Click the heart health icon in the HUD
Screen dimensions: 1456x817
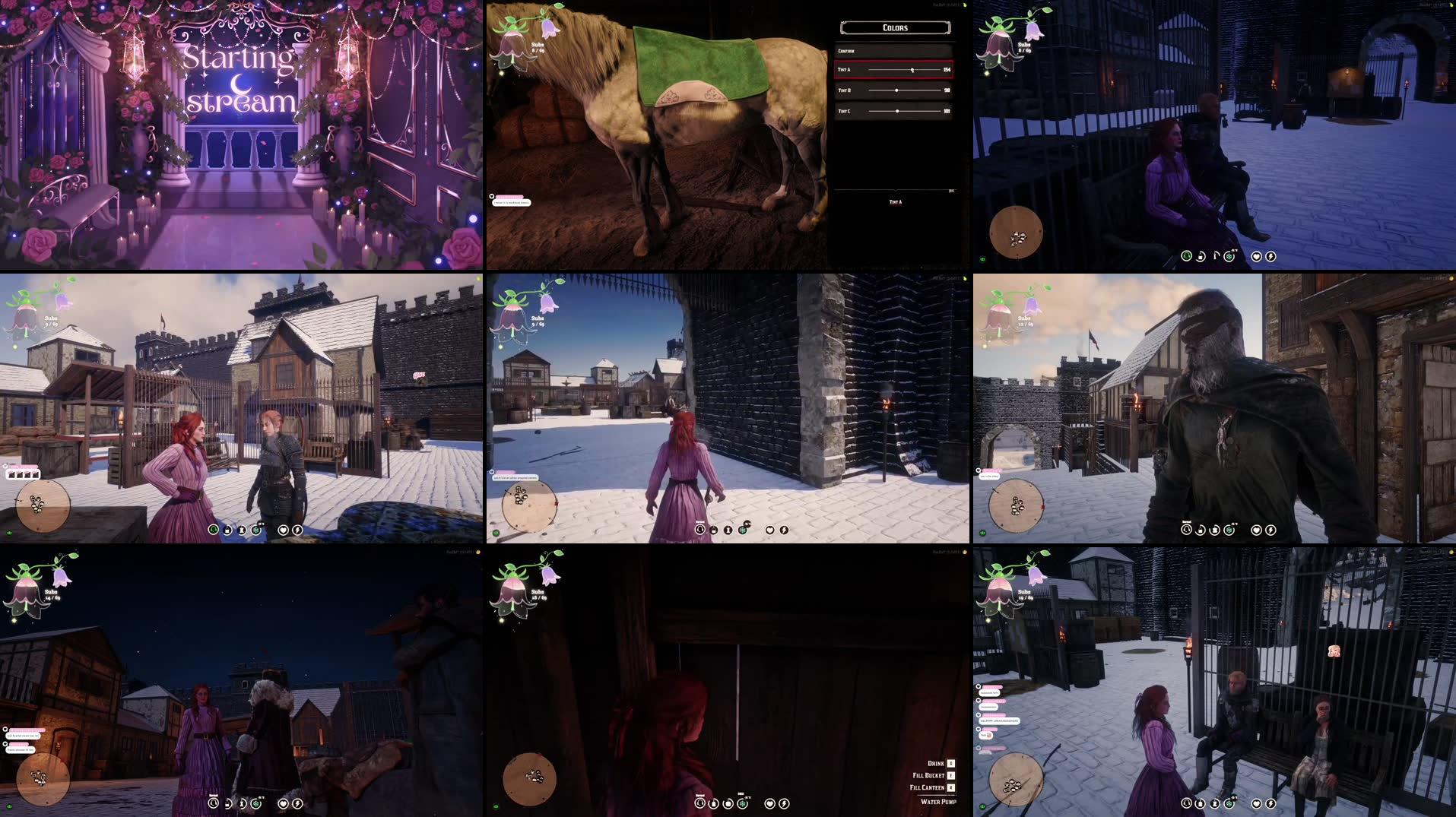click(284, 530)
